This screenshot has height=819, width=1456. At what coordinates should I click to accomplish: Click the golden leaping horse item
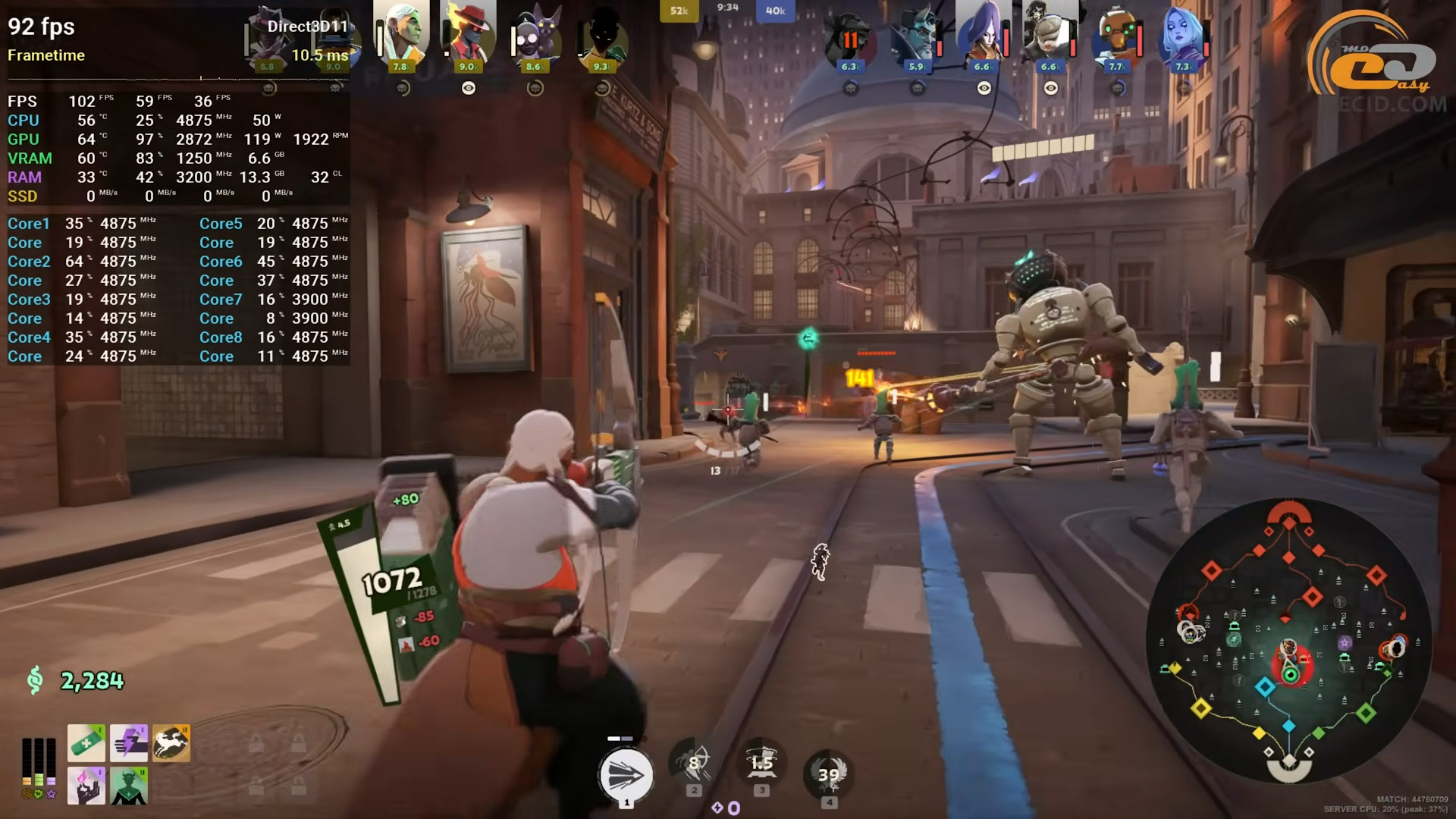(x=171, y=742)
